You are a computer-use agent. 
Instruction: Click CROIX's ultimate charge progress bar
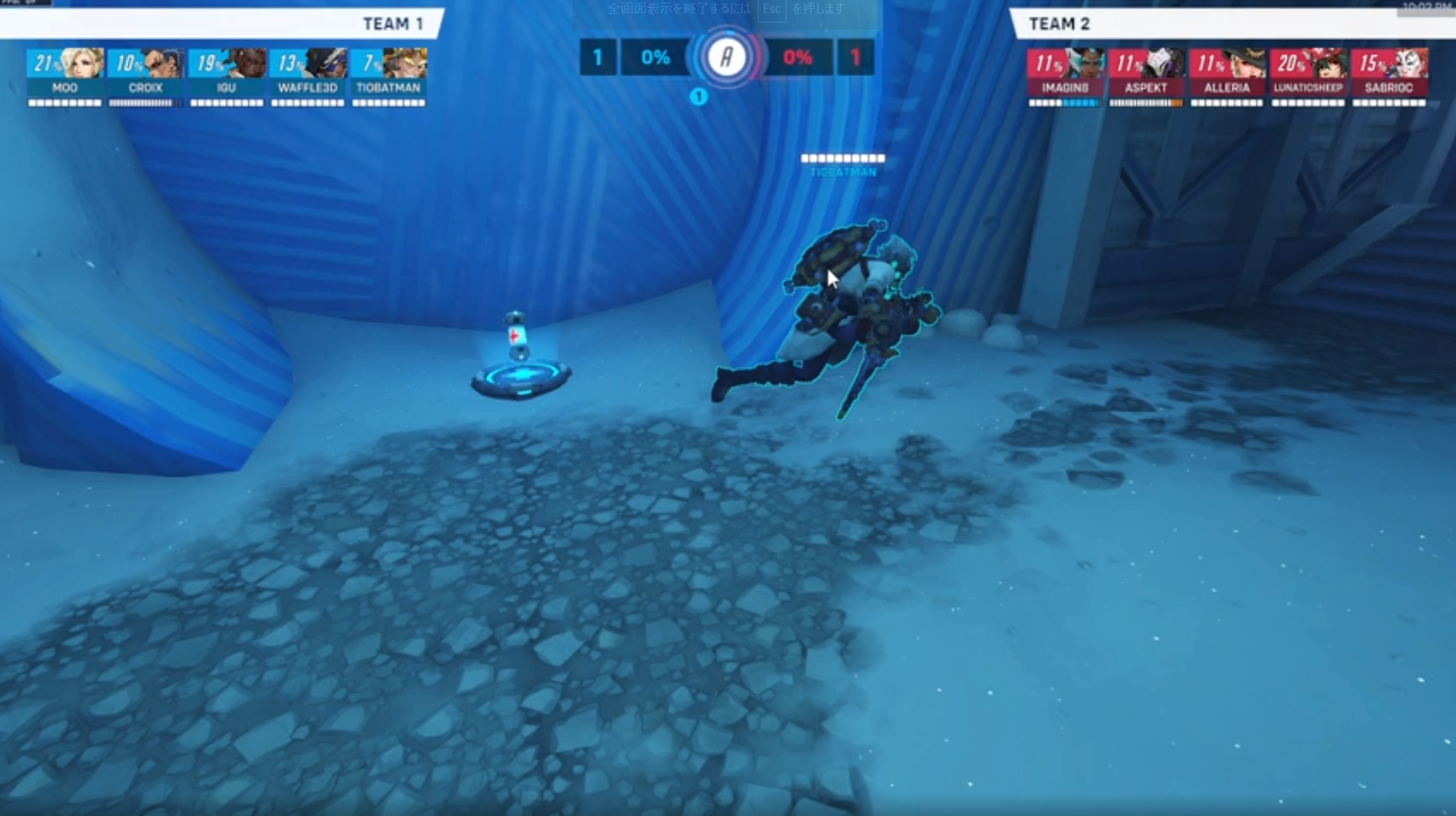146,102
